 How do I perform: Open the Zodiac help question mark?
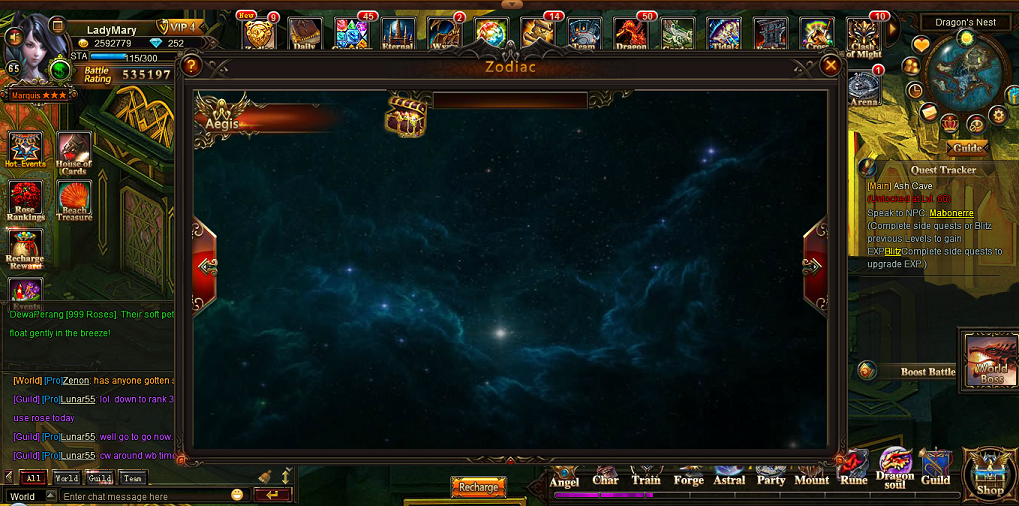(192, 66)
